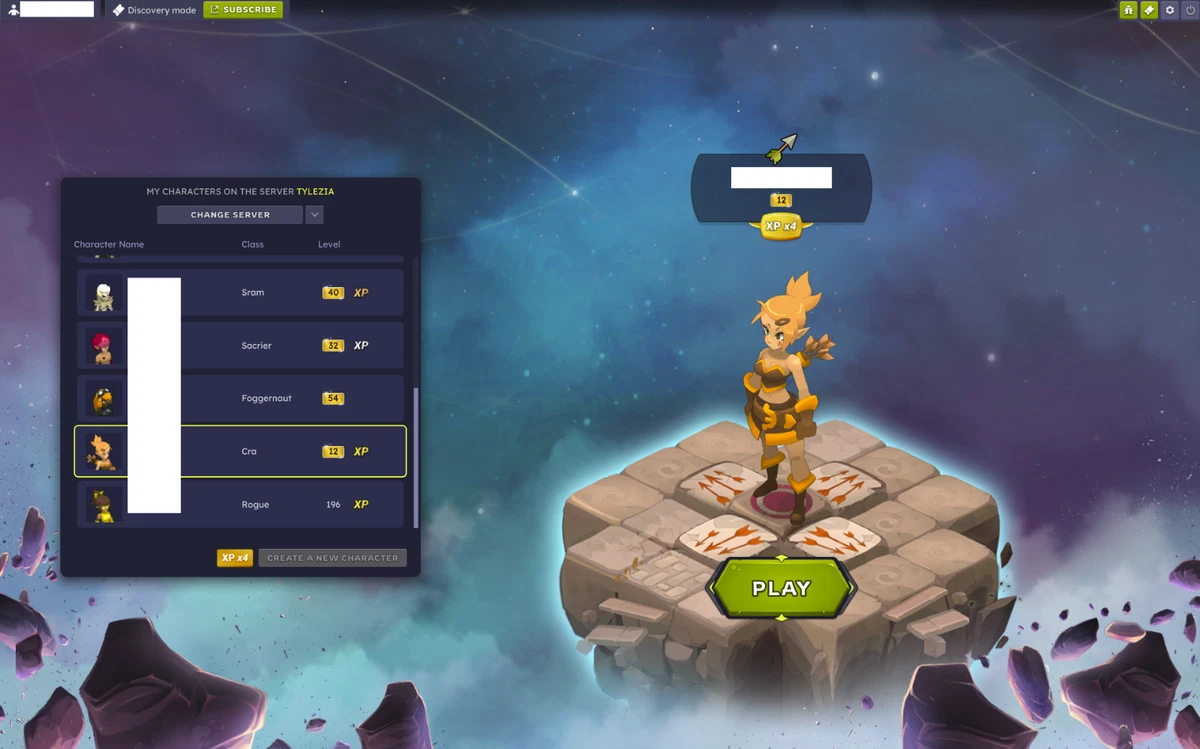Viewport: 1200px width, 749px height.
Task: Open the bug report icon
Action: pos(1128,10)
